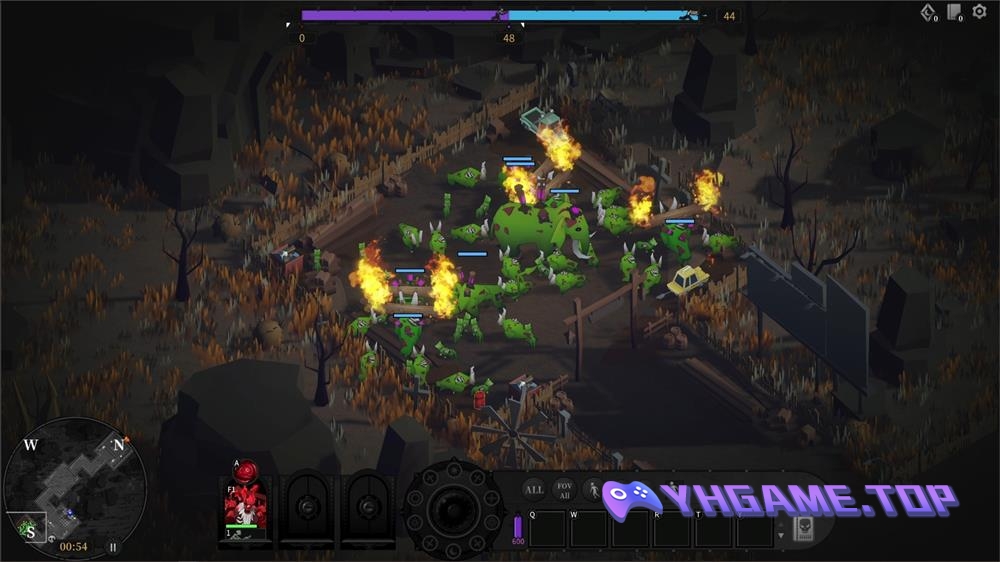Open the skull book icon
Screen dimensions: 1000x562
802,528
